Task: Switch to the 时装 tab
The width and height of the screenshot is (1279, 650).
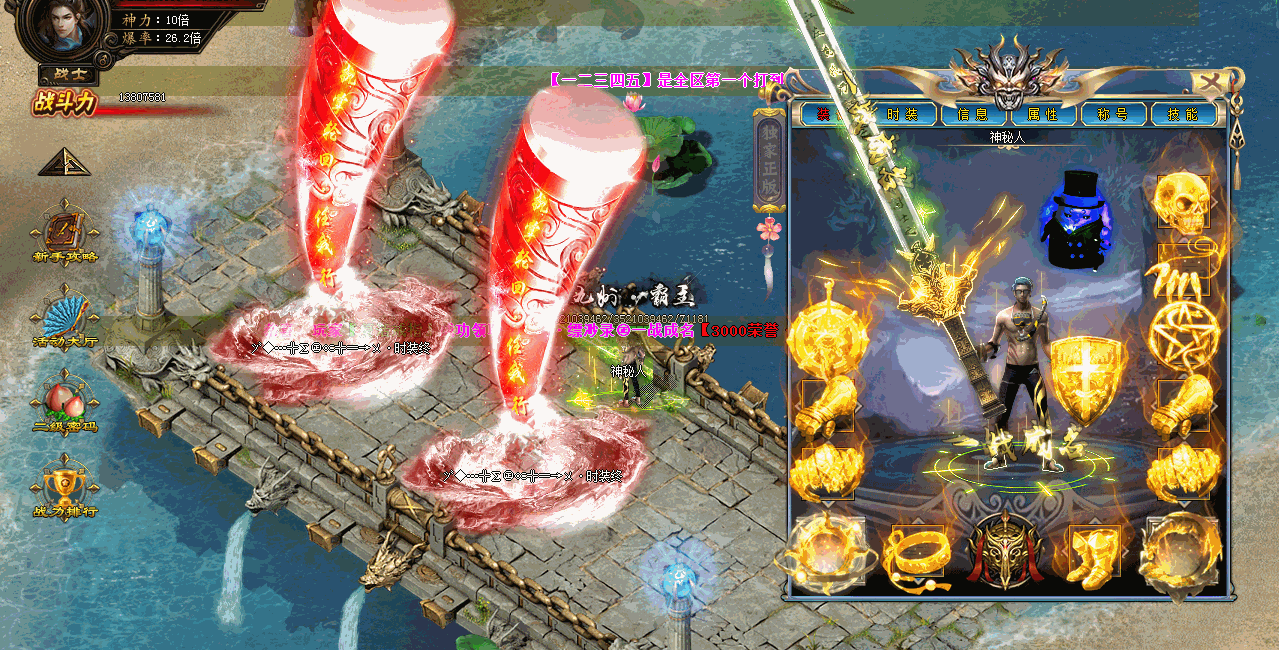Action: pyautogui.click(x=904, y=115)
